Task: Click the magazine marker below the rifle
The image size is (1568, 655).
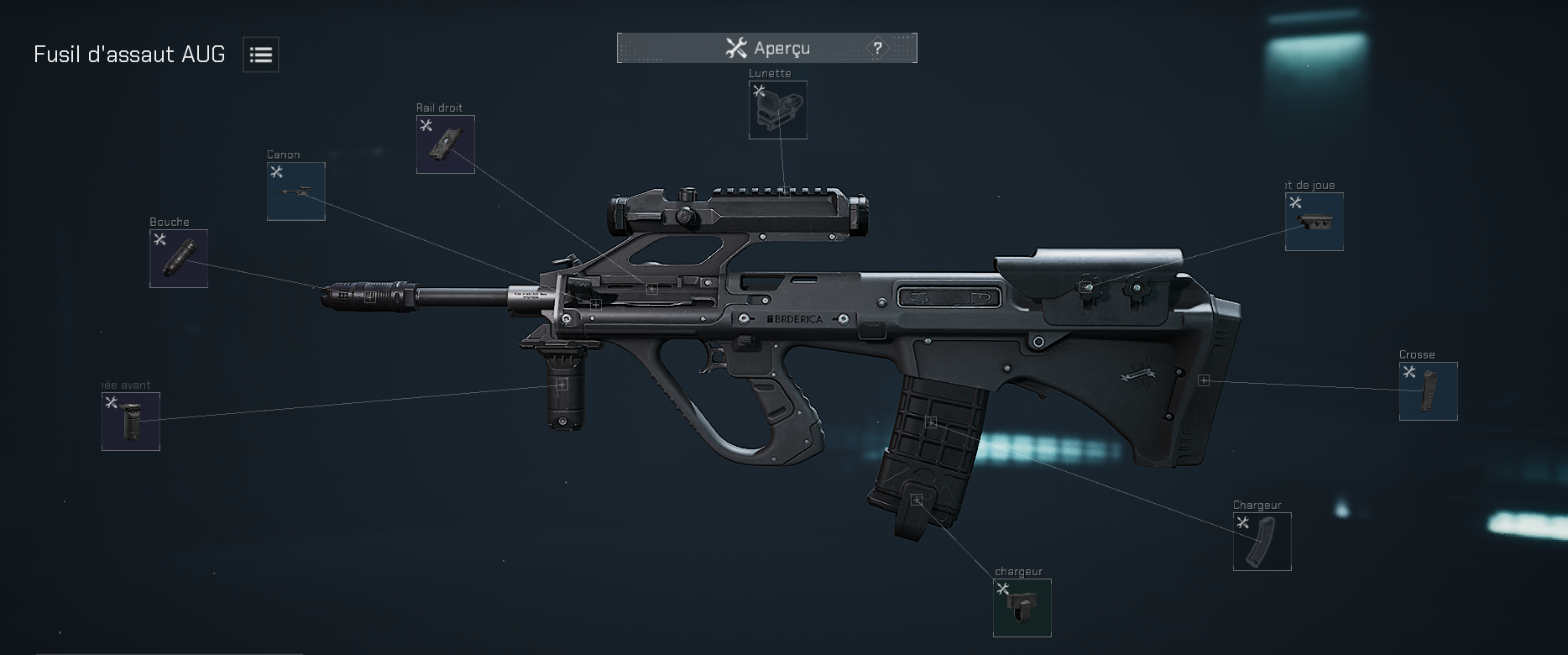Action: tap(917, 498)
